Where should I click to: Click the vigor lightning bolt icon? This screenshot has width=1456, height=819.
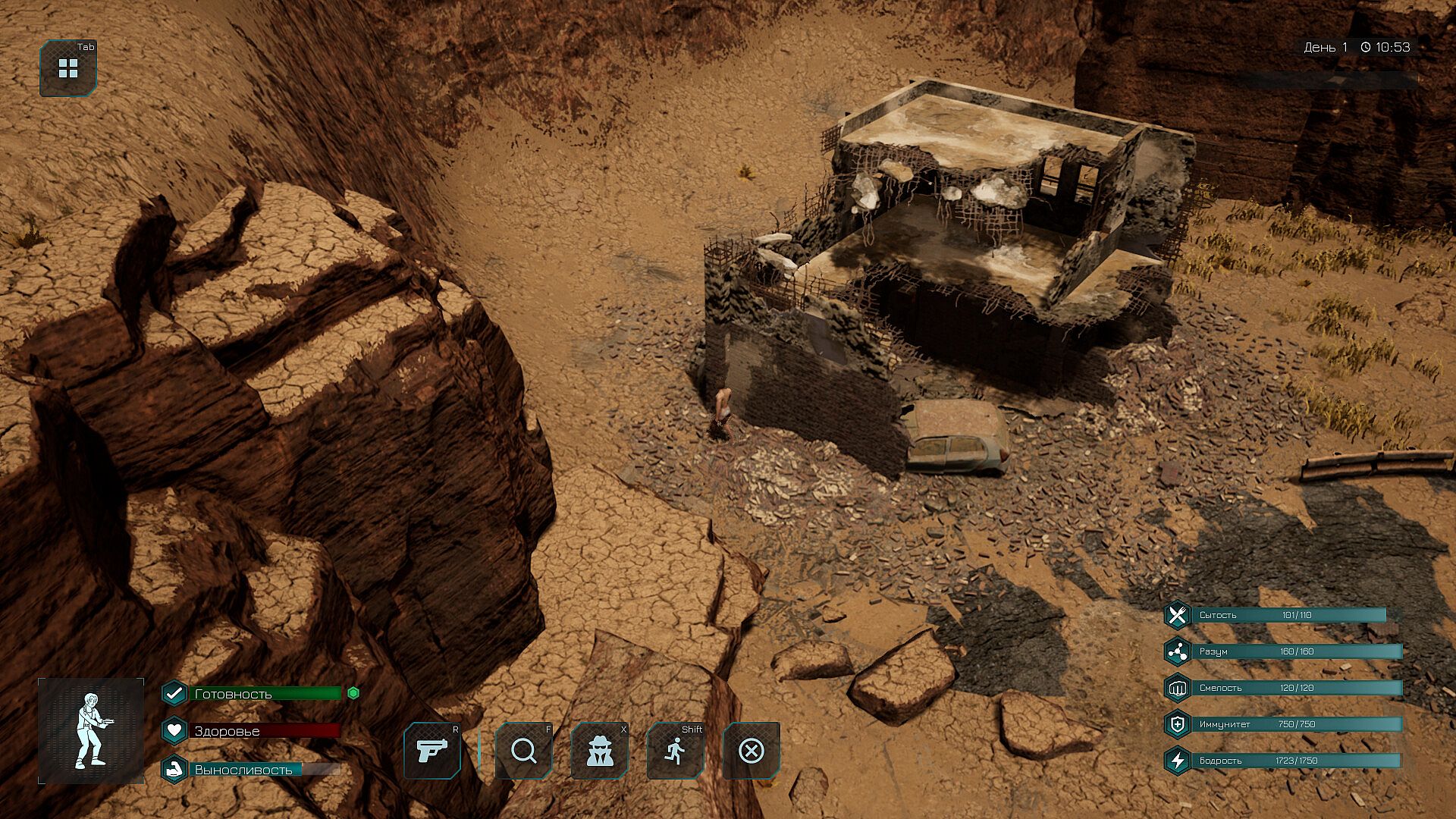coord(1177,761)
